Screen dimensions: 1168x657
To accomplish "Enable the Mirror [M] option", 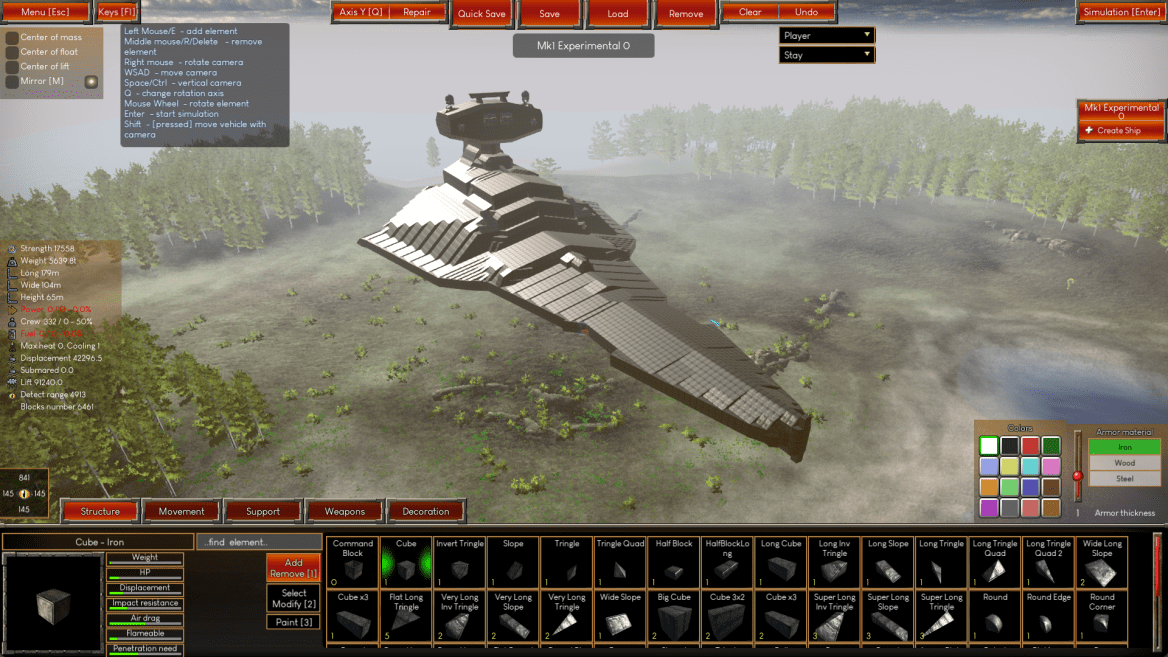I will tap(12, 82).
